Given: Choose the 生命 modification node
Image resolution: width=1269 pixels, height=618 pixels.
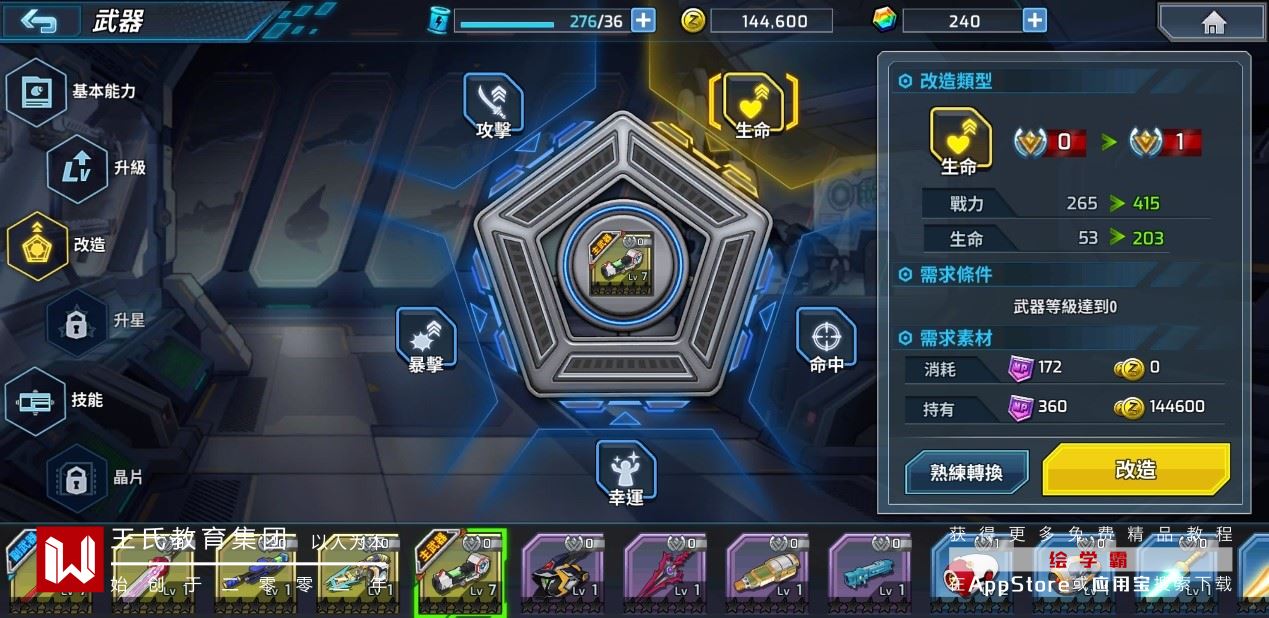Looking at the screenshot, I should [753, 105].
